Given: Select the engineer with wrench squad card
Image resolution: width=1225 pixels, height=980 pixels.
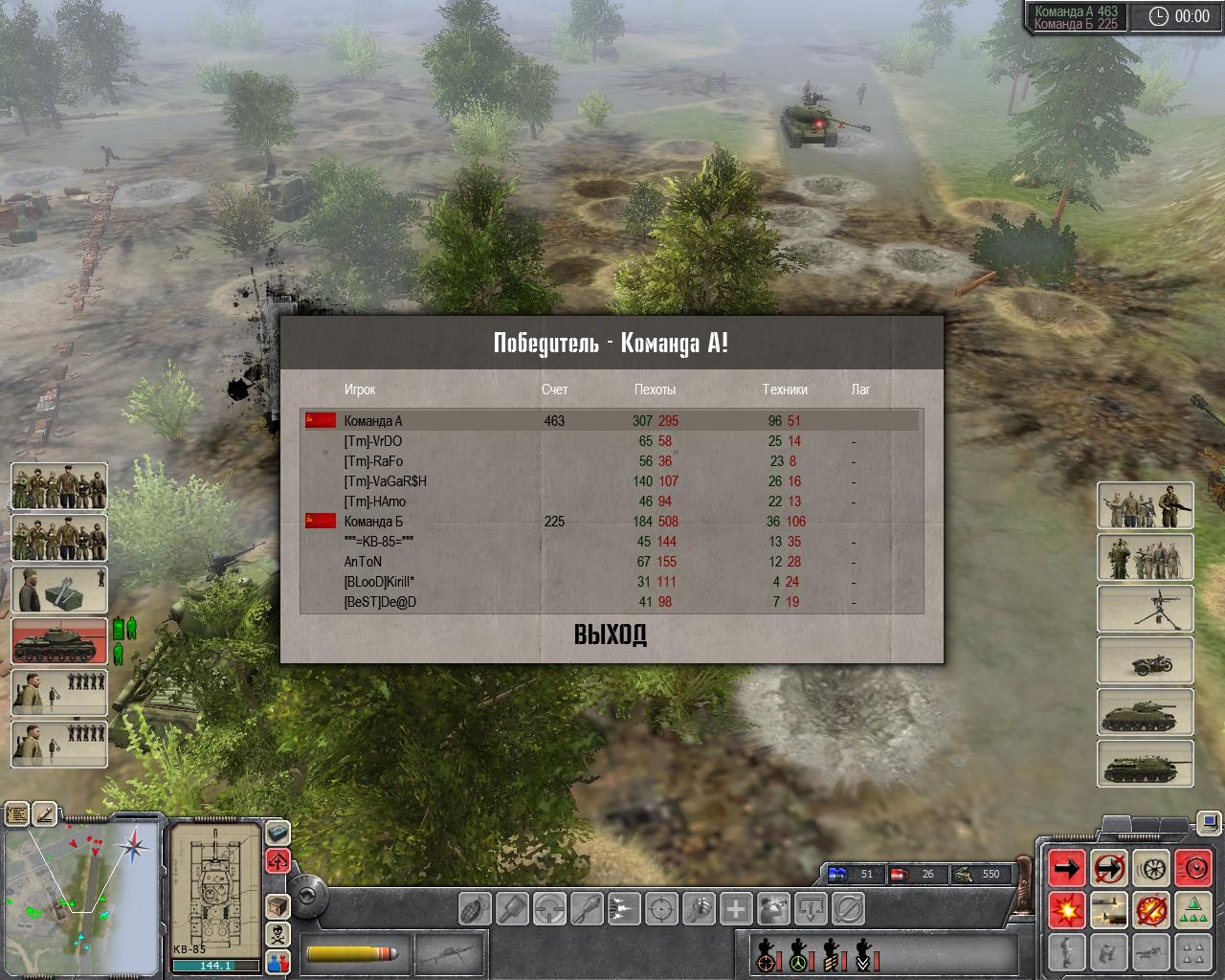Looking at the screenshot, I should coord(59,589).
